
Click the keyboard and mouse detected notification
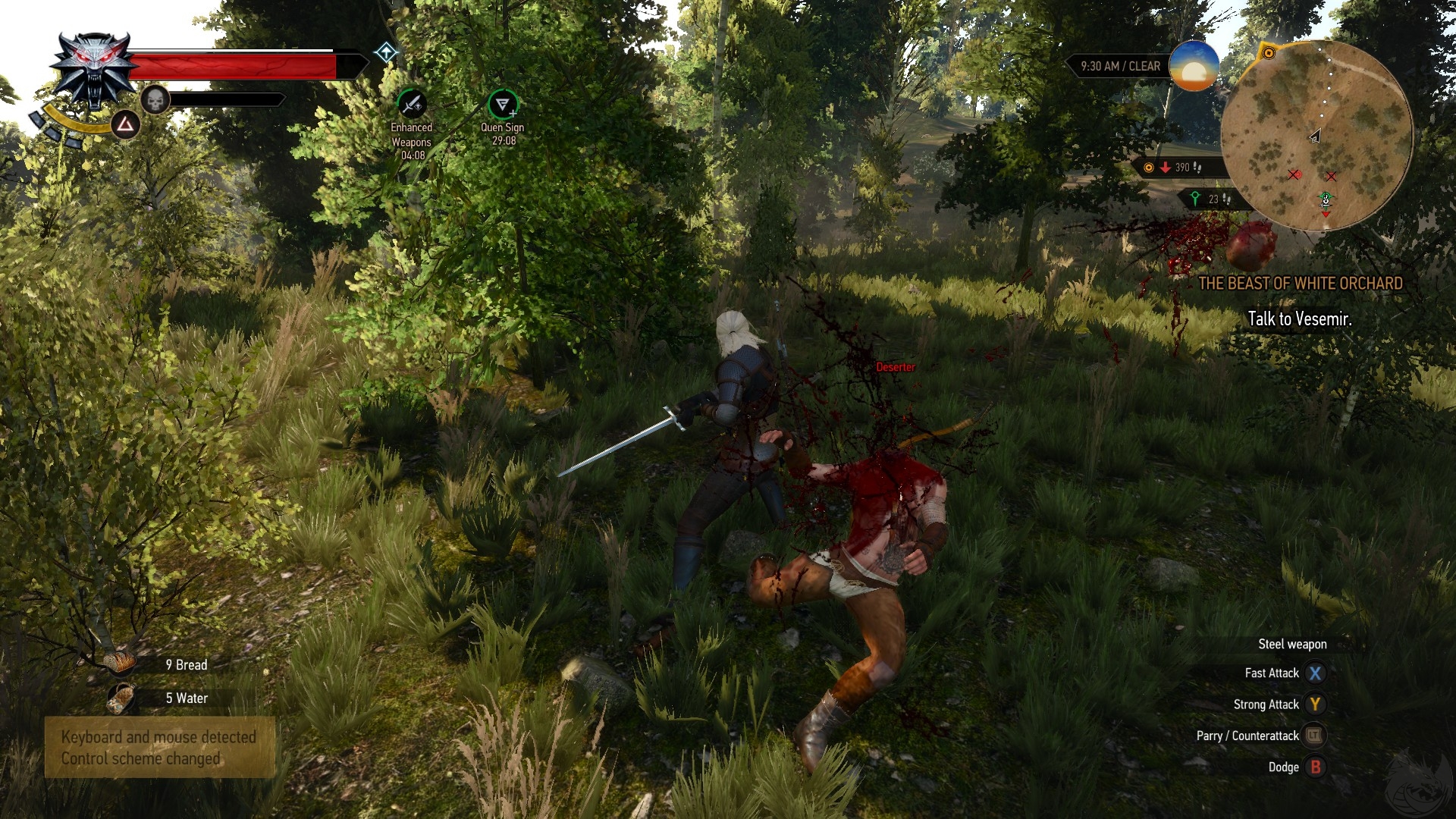click(x=159, y=748)
